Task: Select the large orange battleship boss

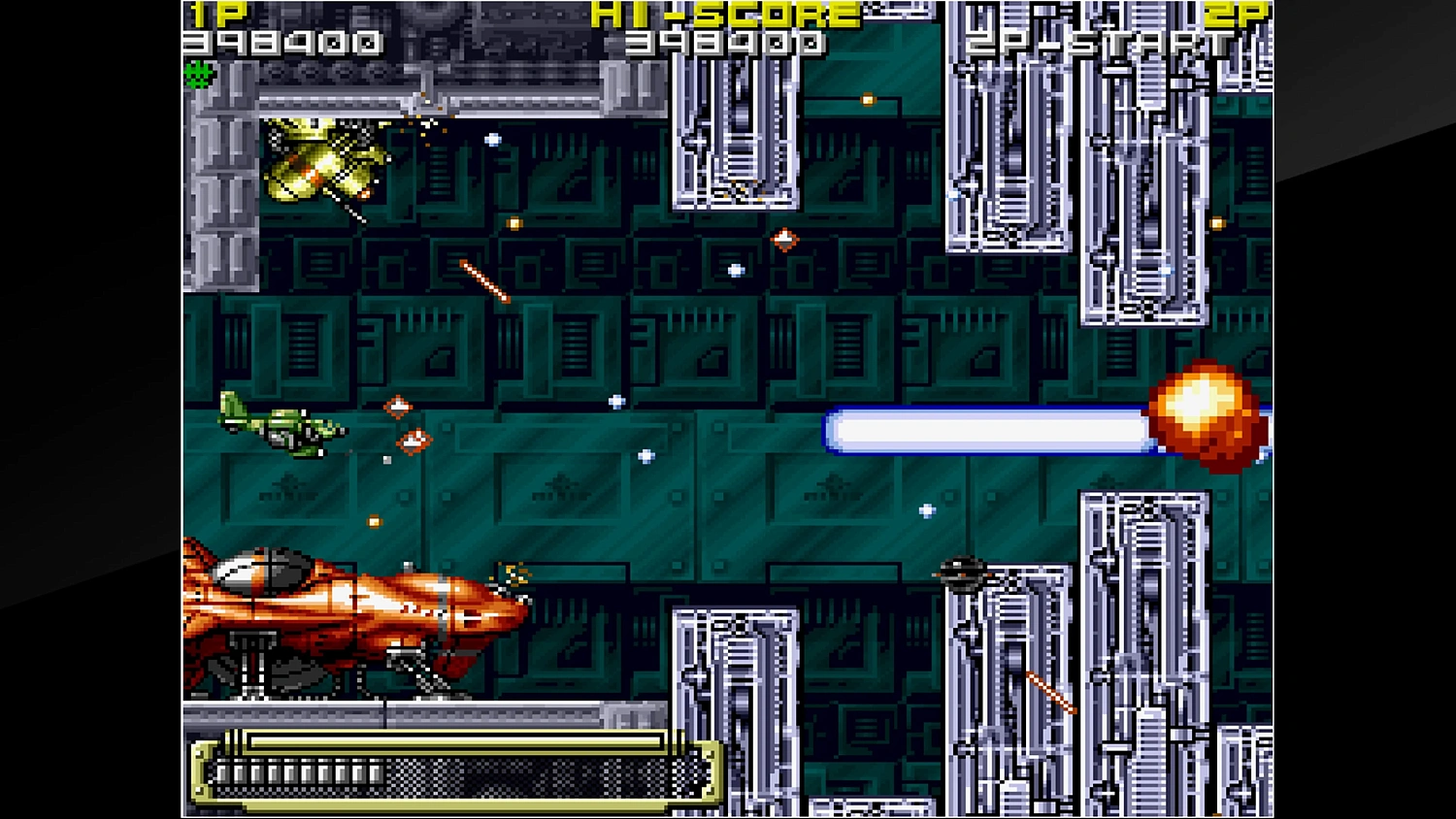Action: (349, 611)
